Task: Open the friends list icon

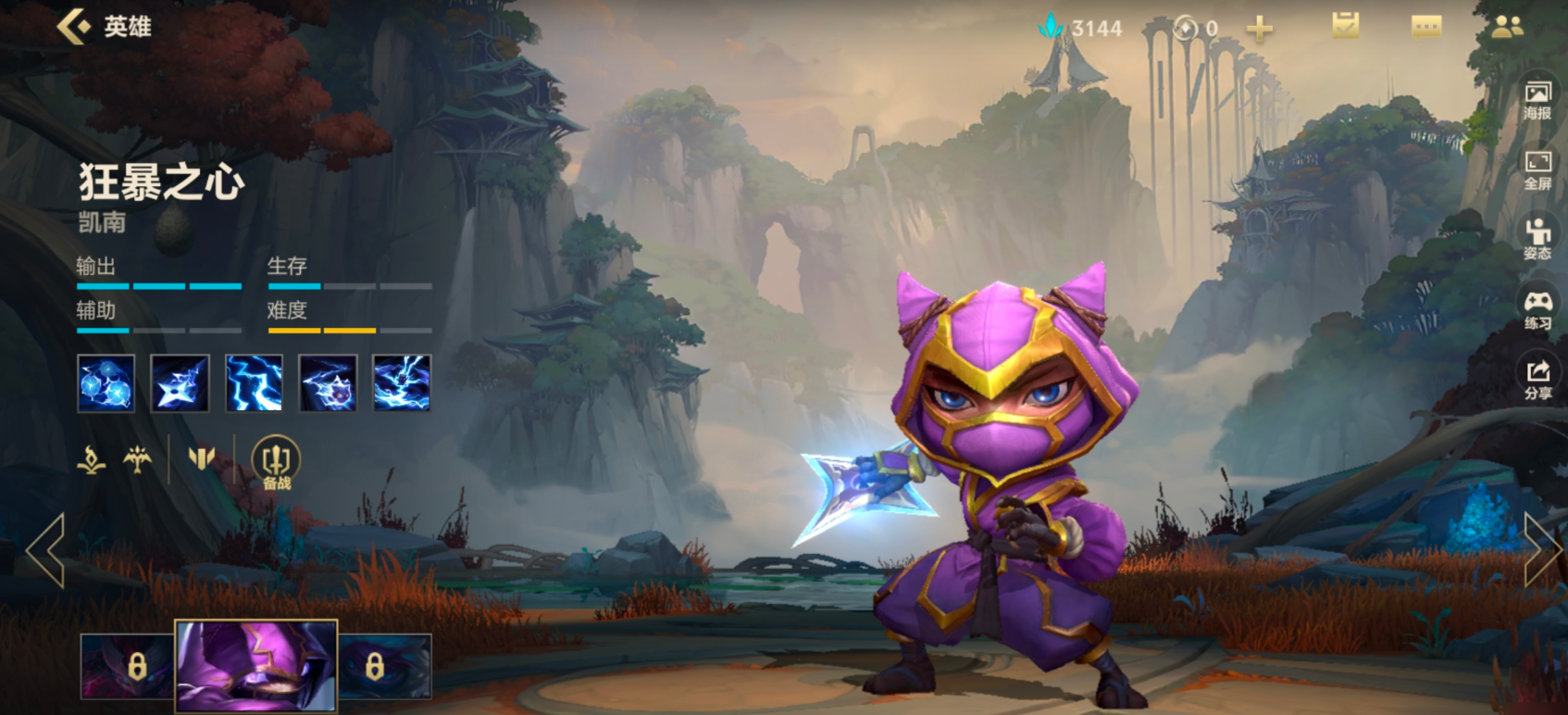Action: [1507, 27]
